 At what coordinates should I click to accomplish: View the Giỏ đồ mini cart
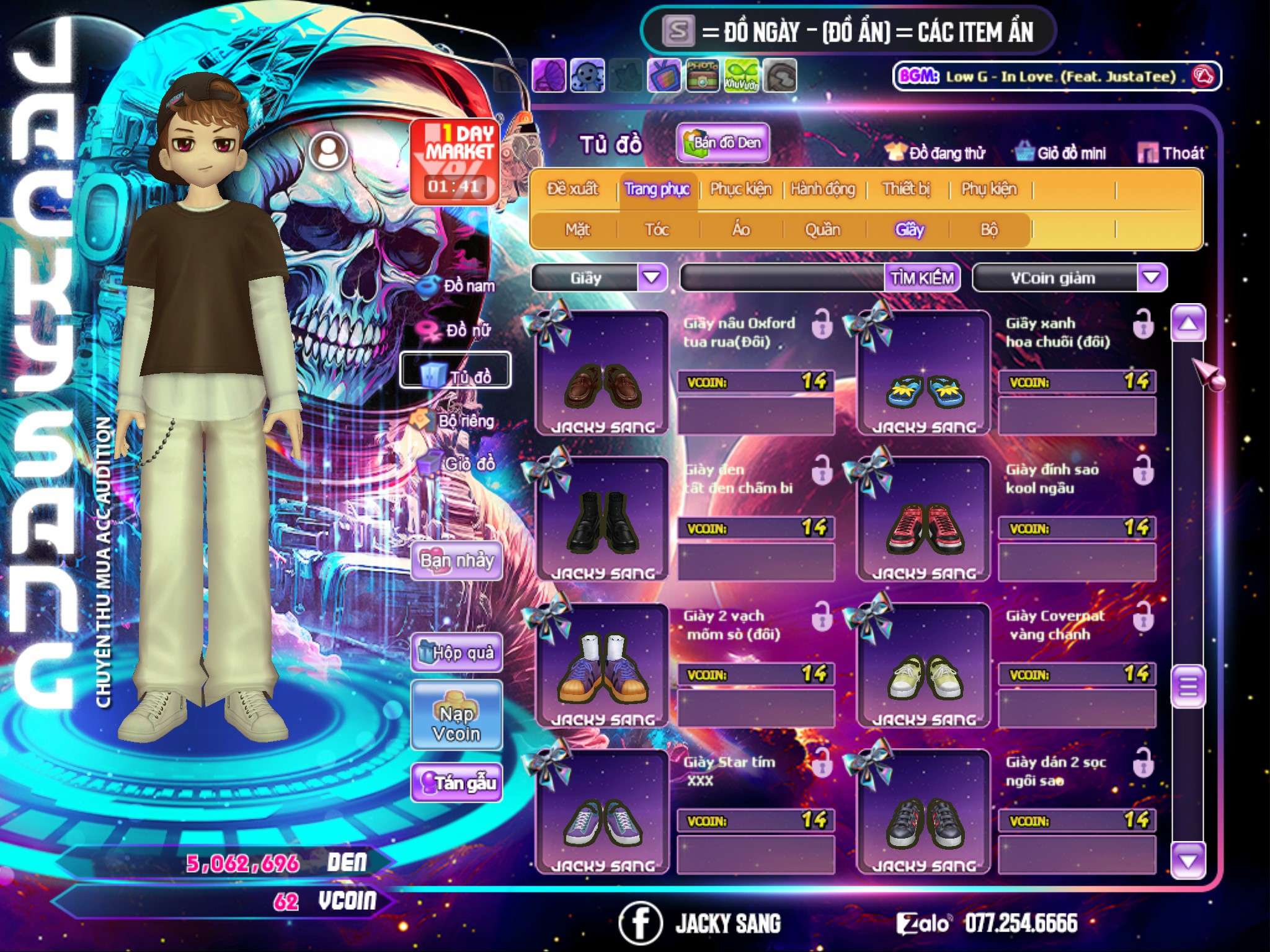[1061, 153]
